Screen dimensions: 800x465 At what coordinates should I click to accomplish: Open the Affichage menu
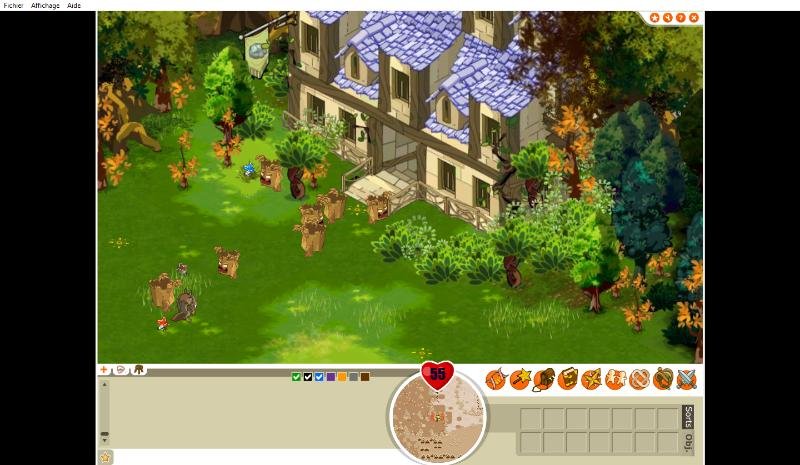[x=45, y=5]
